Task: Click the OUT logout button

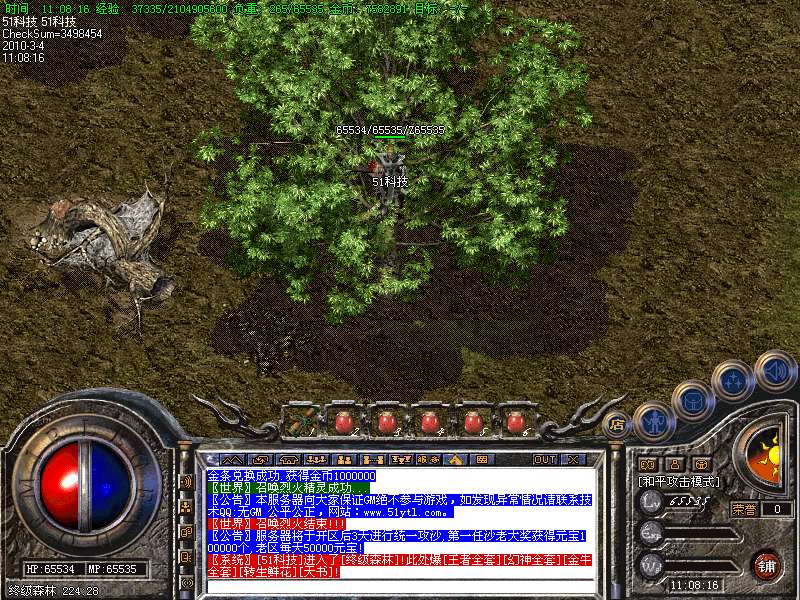Action: [544, 459]
